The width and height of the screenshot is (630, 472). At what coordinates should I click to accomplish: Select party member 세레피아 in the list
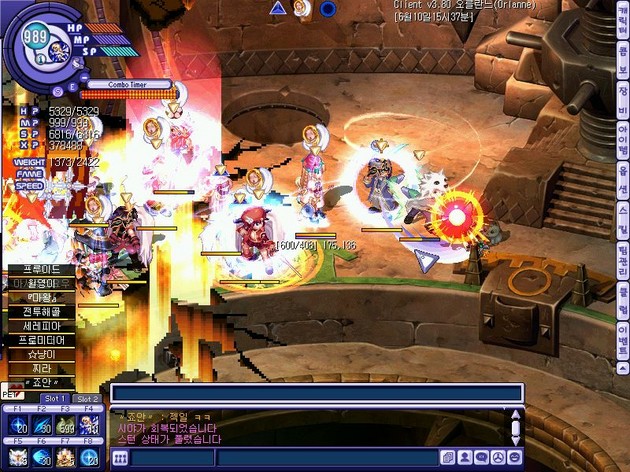click(42, 326)
